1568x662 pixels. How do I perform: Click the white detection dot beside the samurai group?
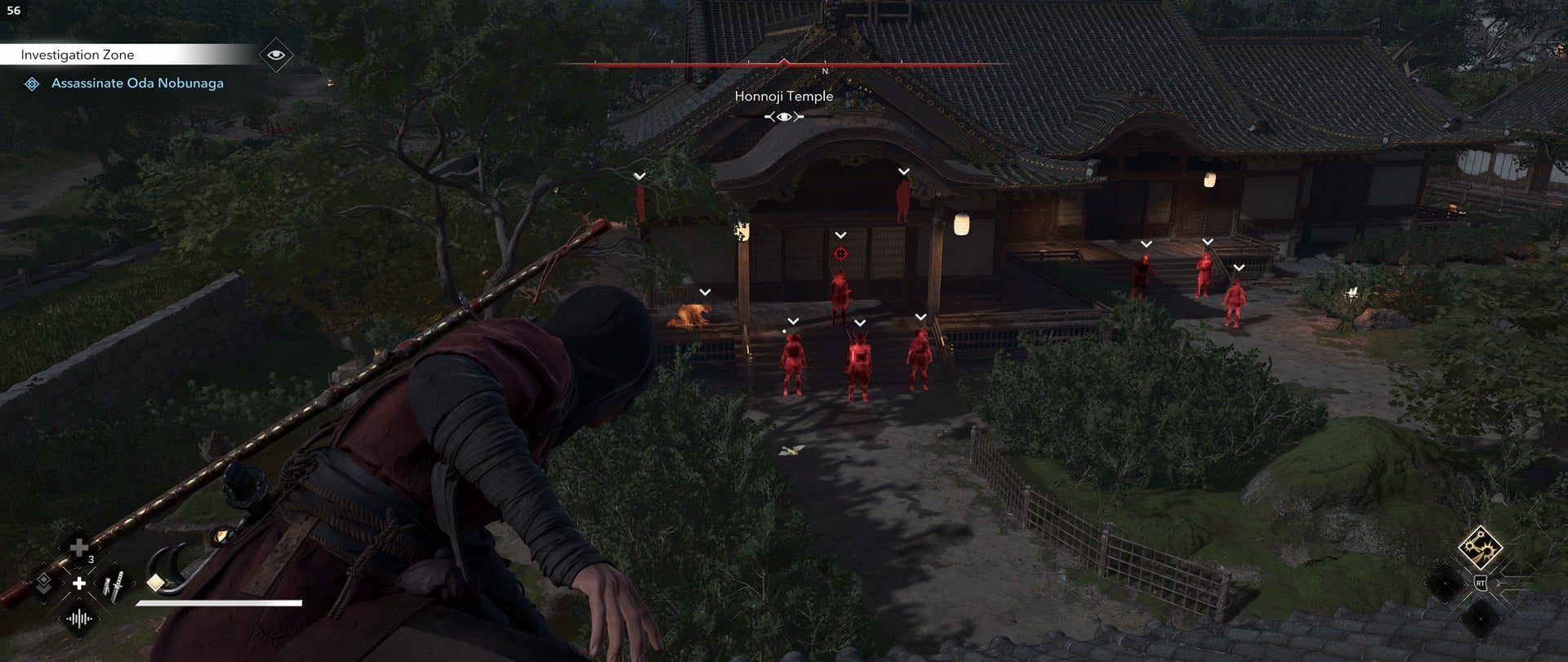784,331
